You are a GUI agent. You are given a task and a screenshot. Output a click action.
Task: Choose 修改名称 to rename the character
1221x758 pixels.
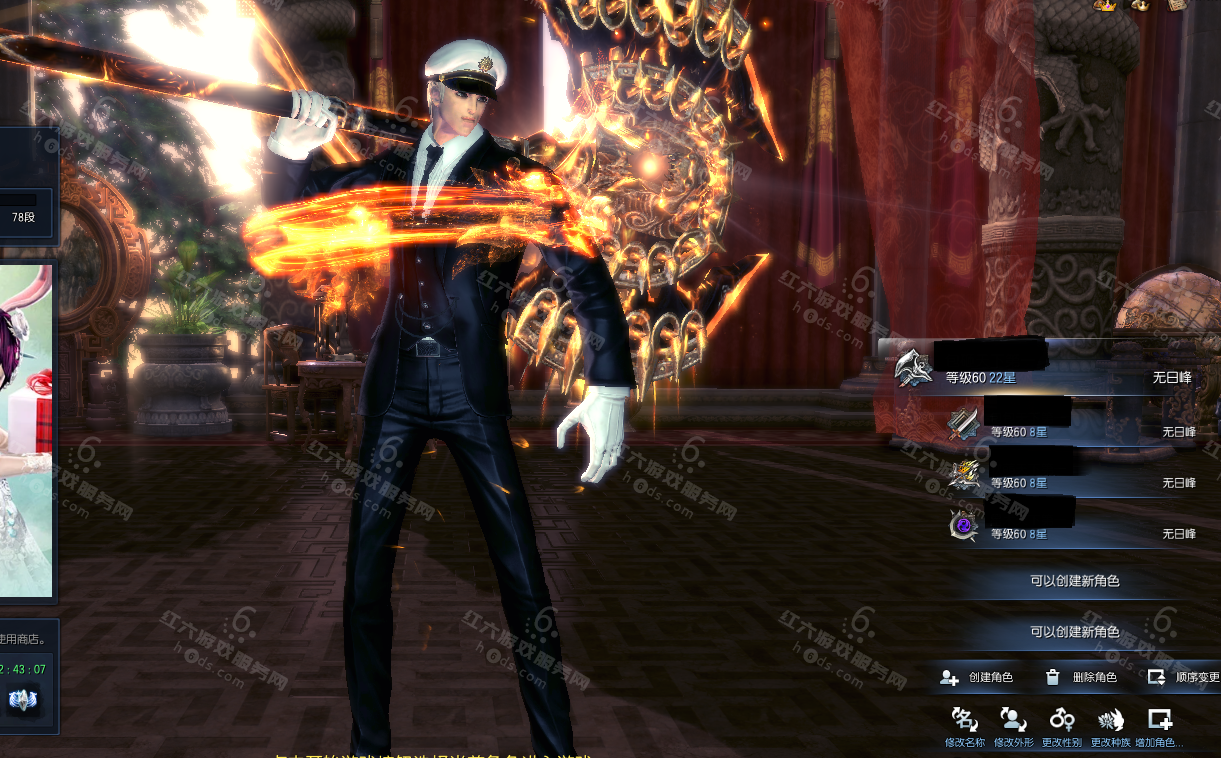[x=965, y=726]
